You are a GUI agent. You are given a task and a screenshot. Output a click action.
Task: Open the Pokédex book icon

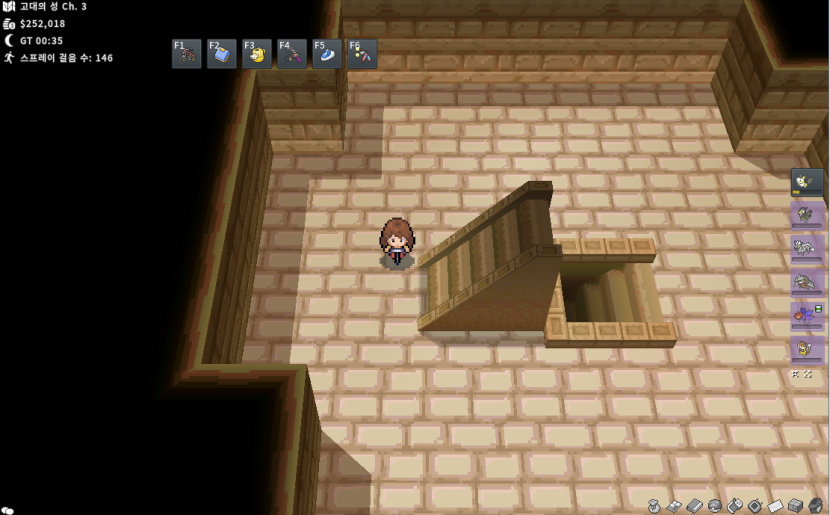(695, 506)
